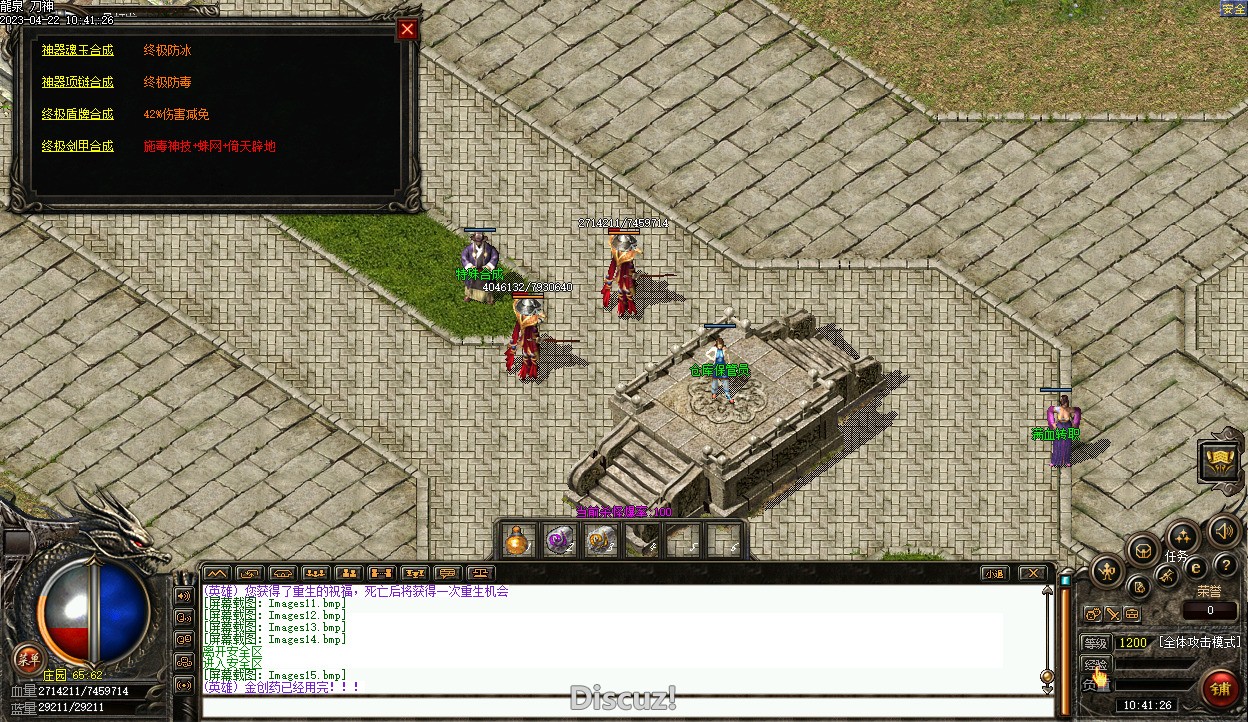The height and width of the screenshot is (722, 1248).
Task: Click the 小退 logout button
Action: coord(993,573)
